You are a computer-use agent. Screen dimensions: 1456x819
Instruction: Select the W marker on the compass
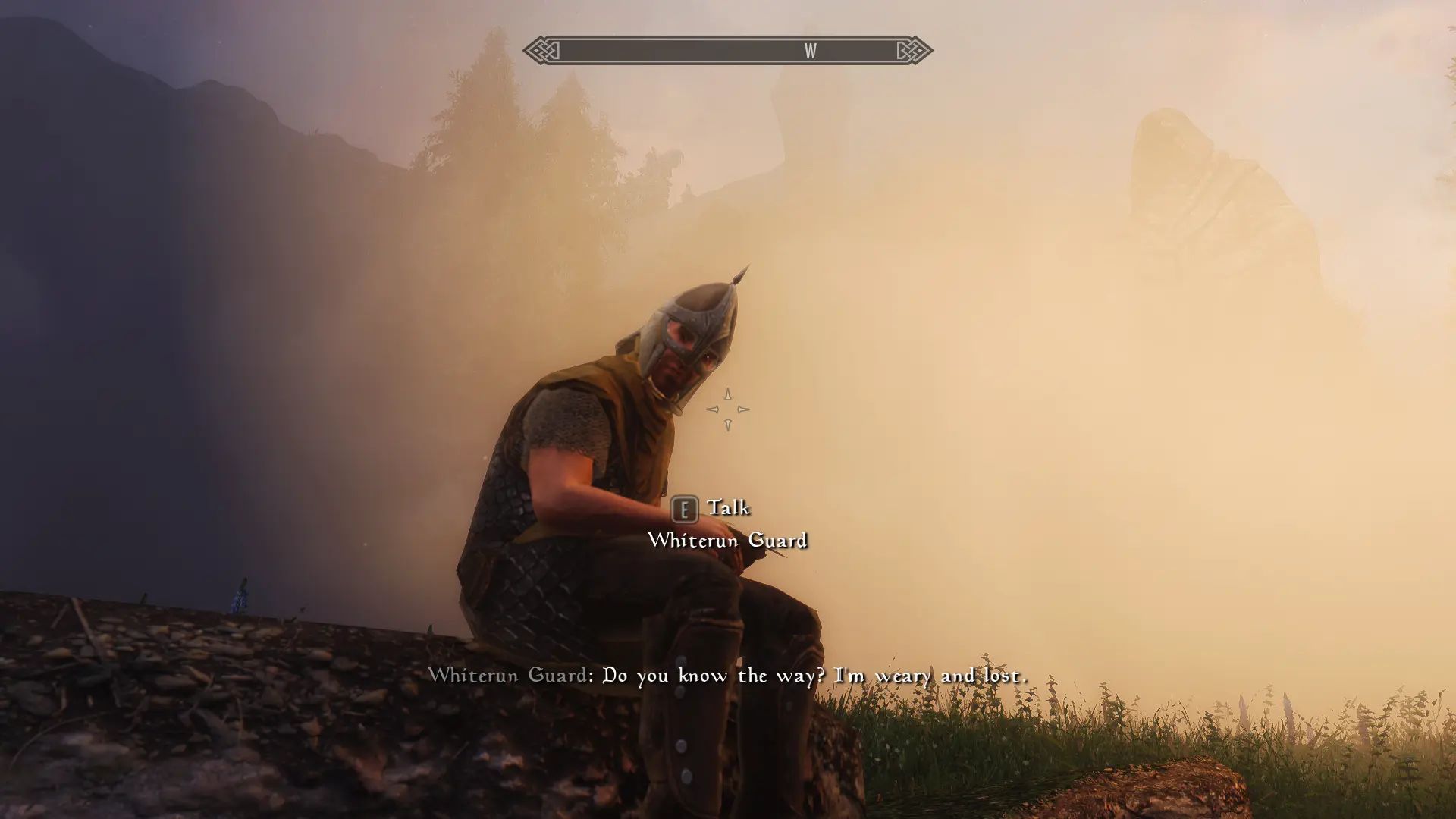pos(811,52)
